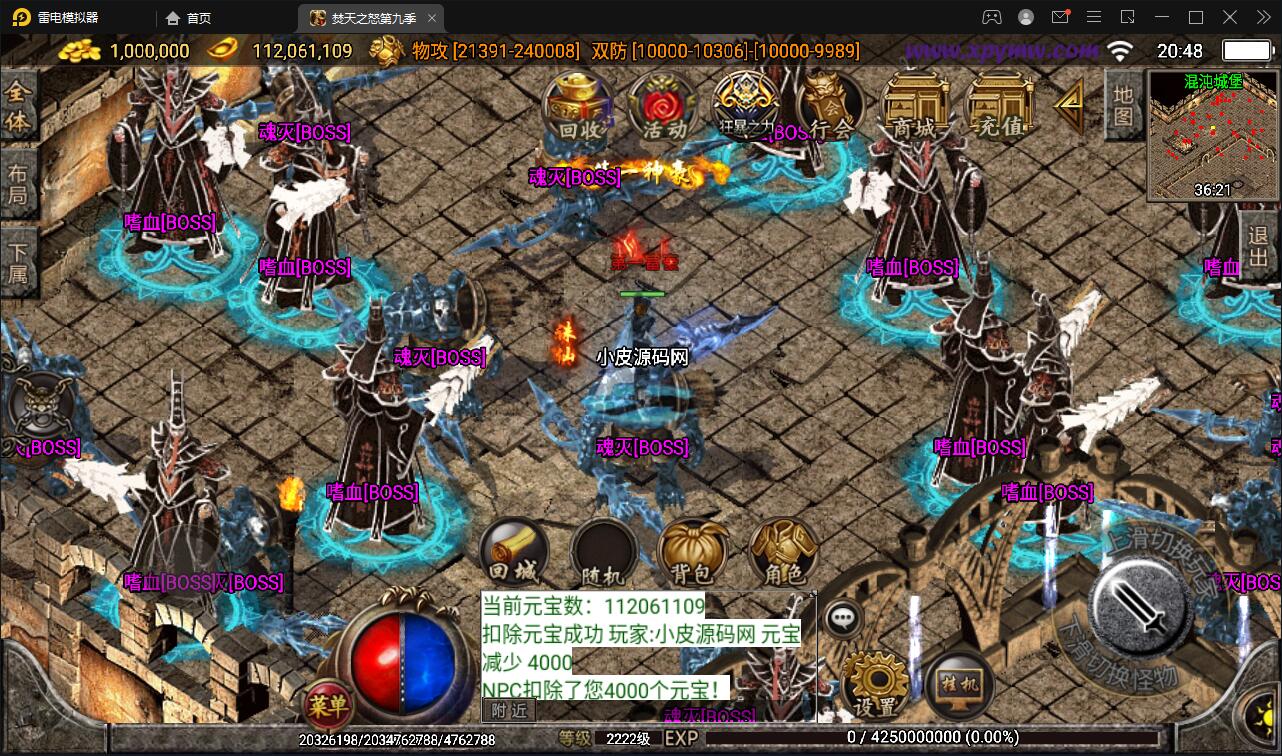Image resolution: width=1282 pixels, height=756 pixels.
Task: Open the 充值 recharge page
Action: click(x=999, y=107)
